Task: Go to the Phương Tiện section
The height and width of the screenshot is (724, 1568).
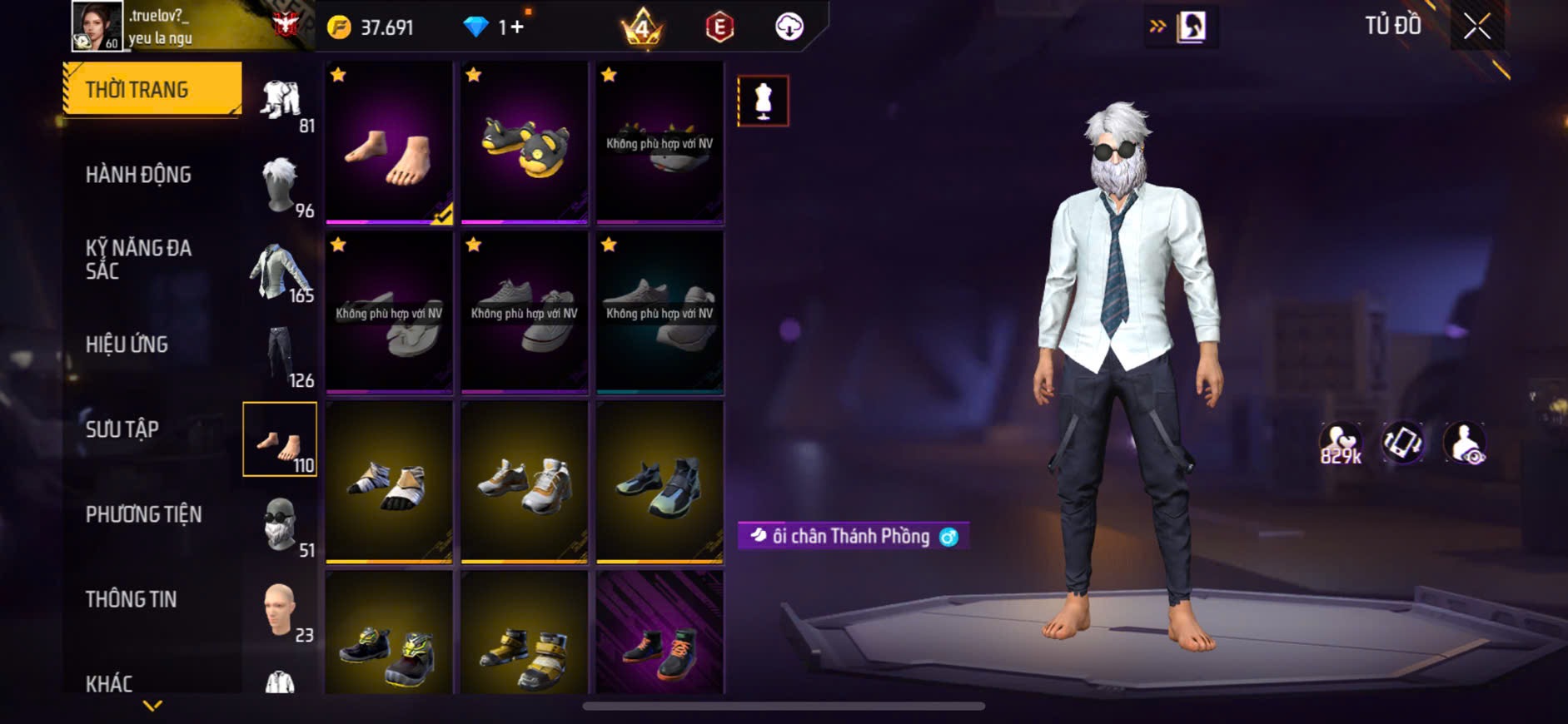Action: 143,514
